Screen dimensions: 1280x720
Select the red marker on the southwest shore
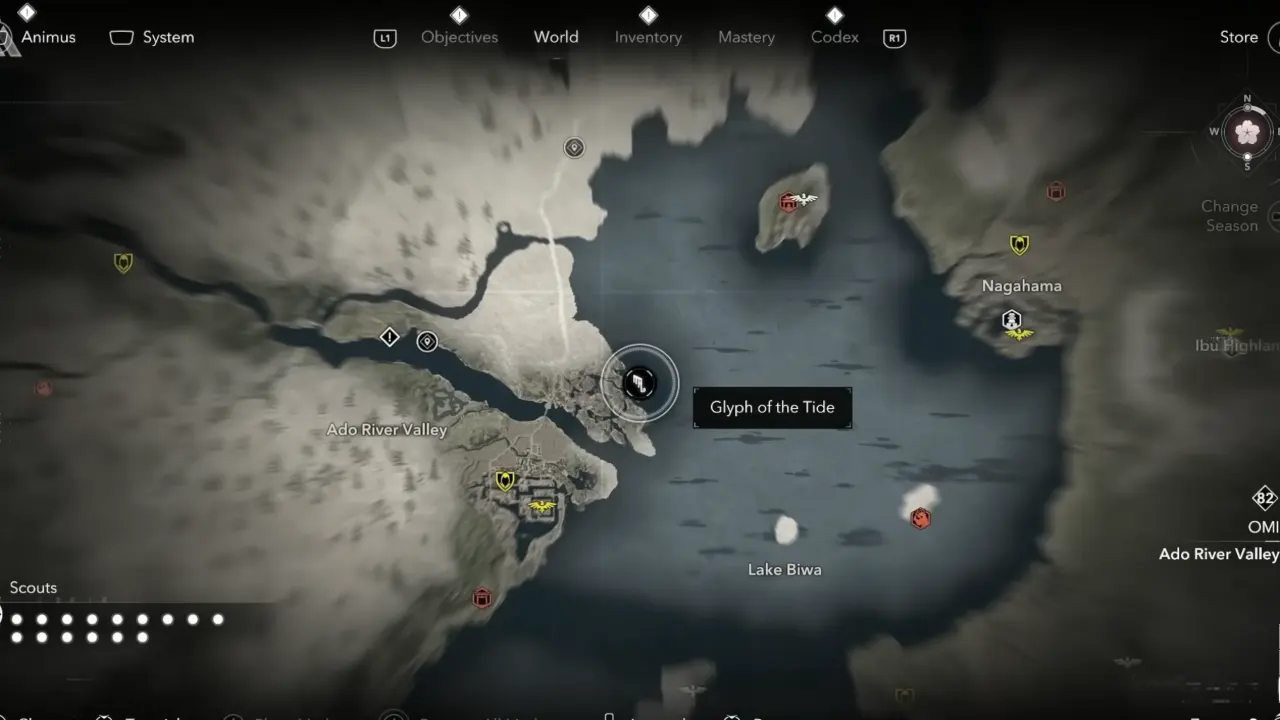[x=482, y=598]
